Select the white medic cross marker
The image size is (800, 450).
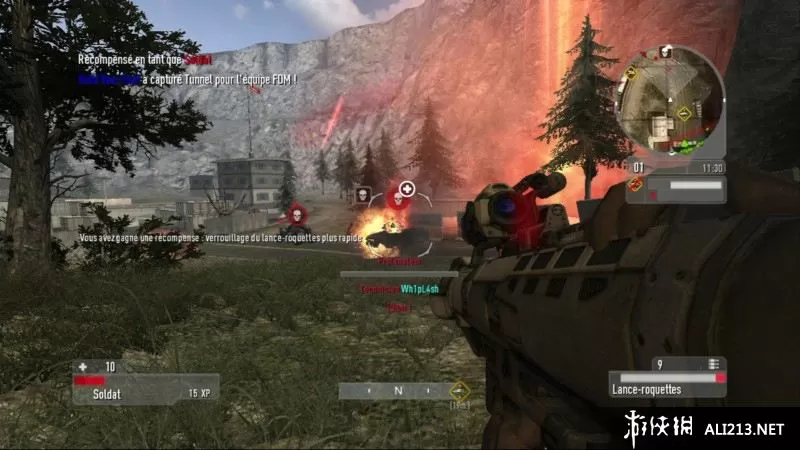pos(406,189)
